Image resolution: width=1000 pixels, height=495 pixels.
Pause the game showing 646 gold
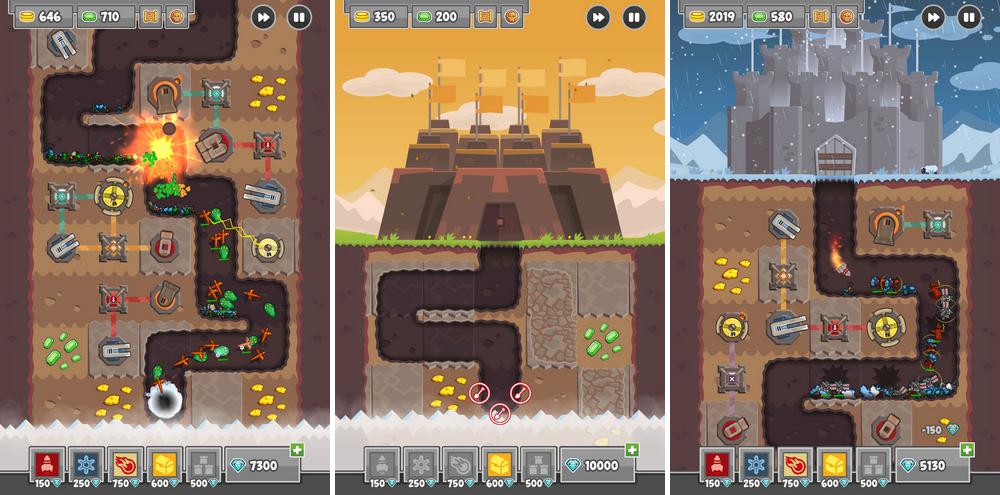pyautogui.click(x=299, y=16)
